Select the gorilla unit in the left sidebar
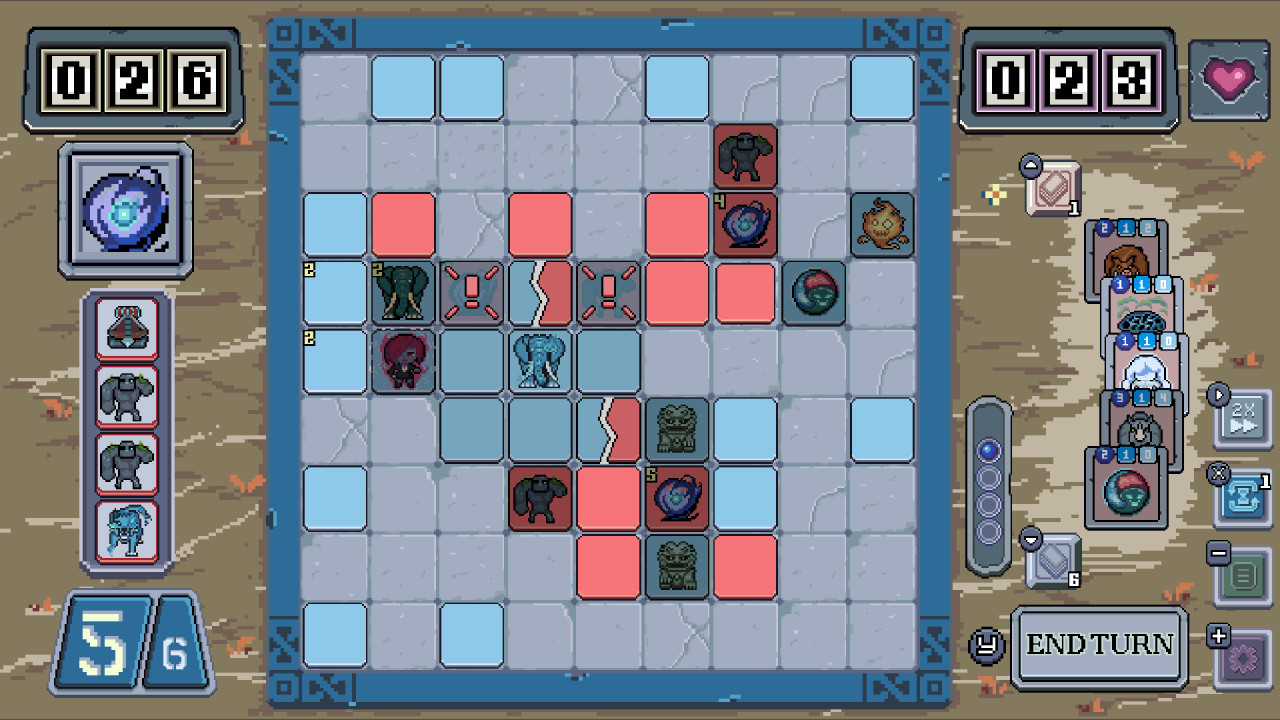The width and height of the screenshot is (1280, 720). 125,397
